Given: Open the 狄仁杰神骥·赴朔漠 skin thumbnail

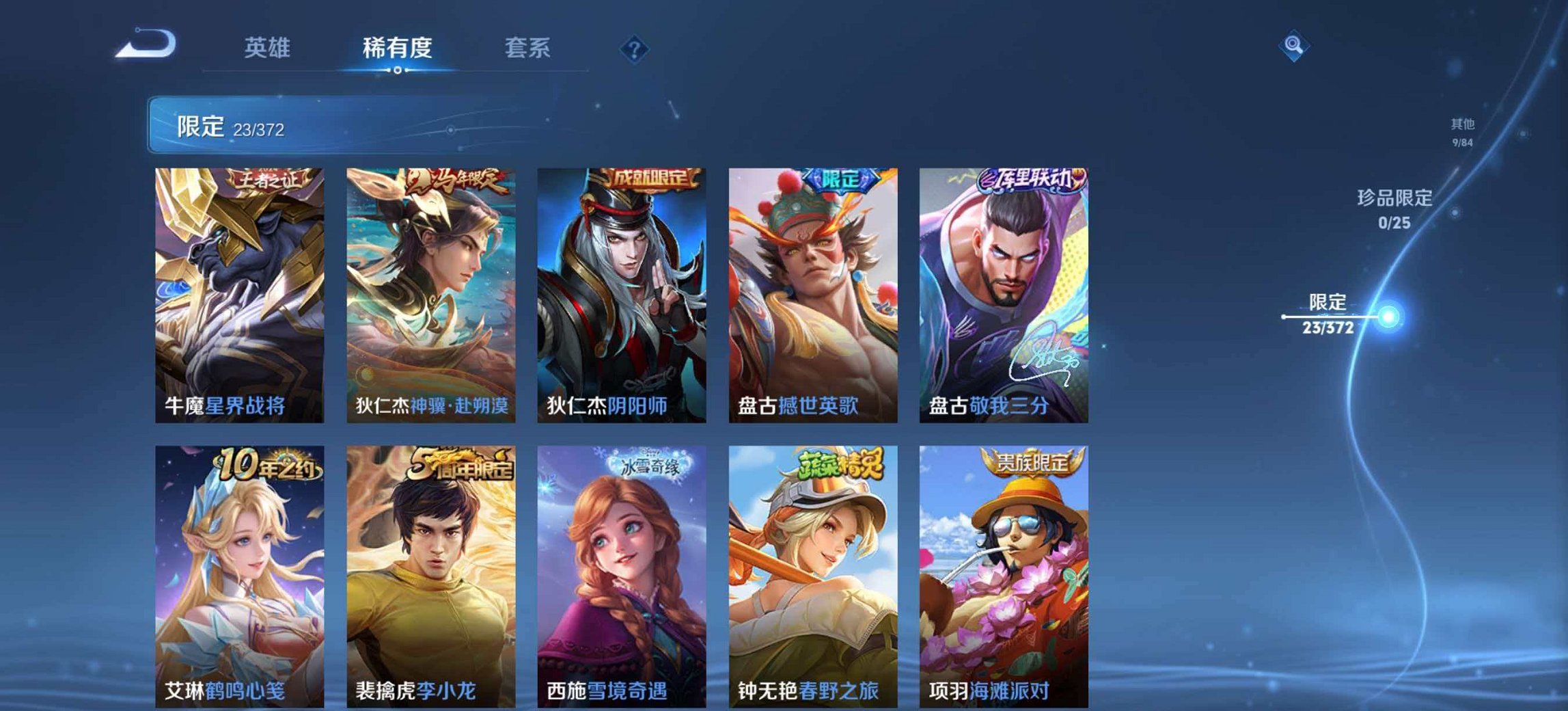Looking at the screenshot, I should [x=430, y=287].
